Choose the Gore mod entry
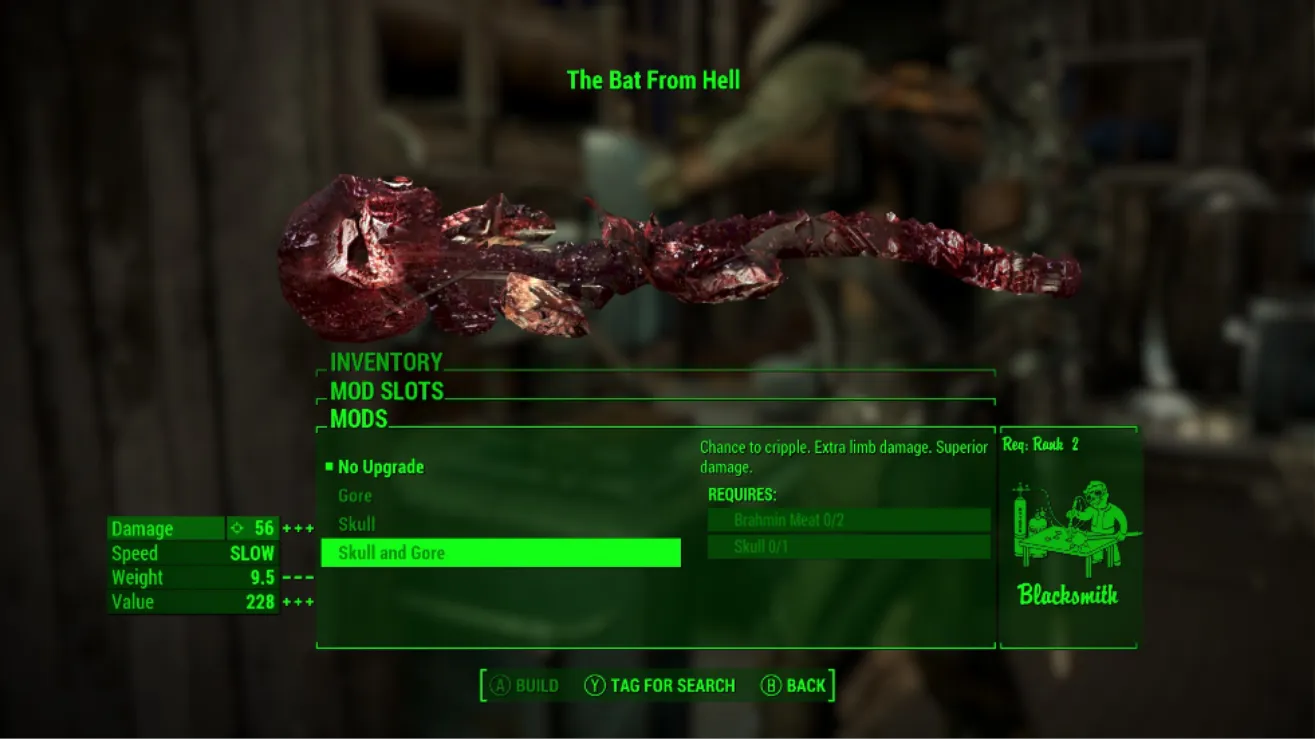Image resolution: width=1315 pixels, height=740 pixels. (355, 496)
